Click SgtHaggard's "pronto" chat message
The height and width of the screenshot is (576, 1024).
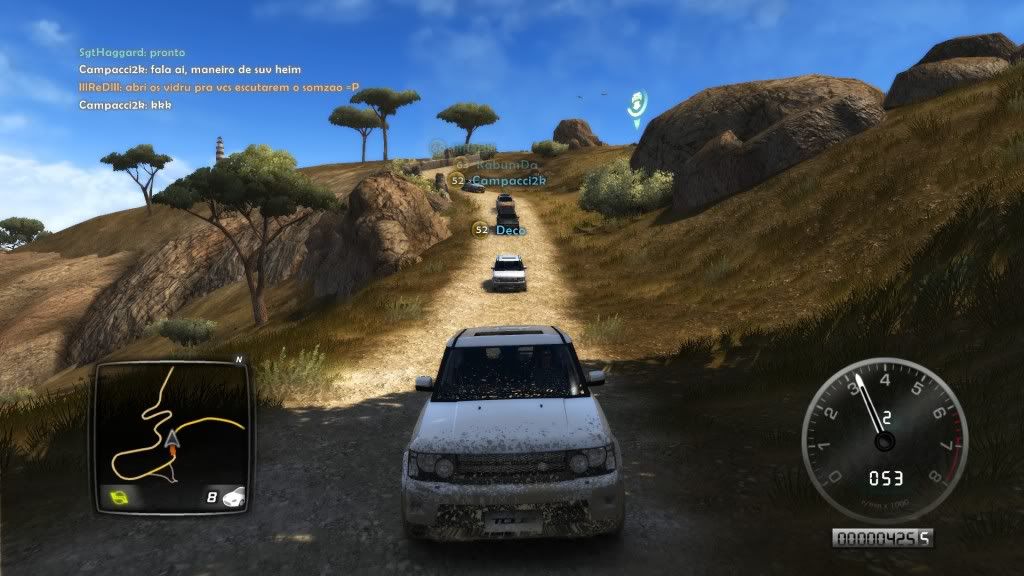pos(132,52)
